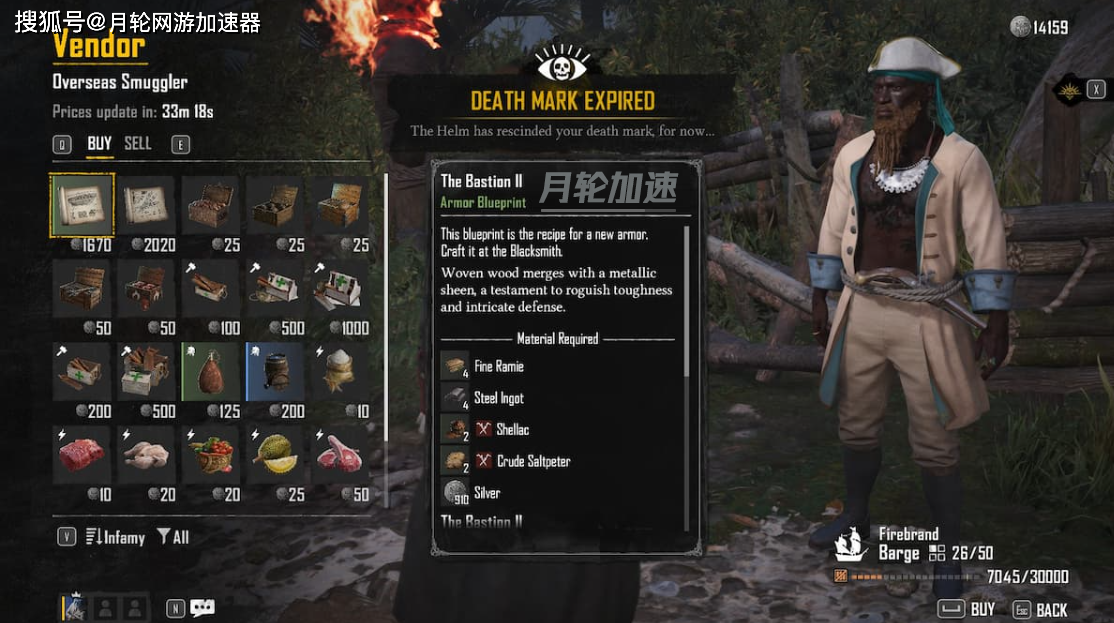The width and height of the screenshot is (1114, 623).
Task: Select the raw chicken item
Action: pos(146,455)
